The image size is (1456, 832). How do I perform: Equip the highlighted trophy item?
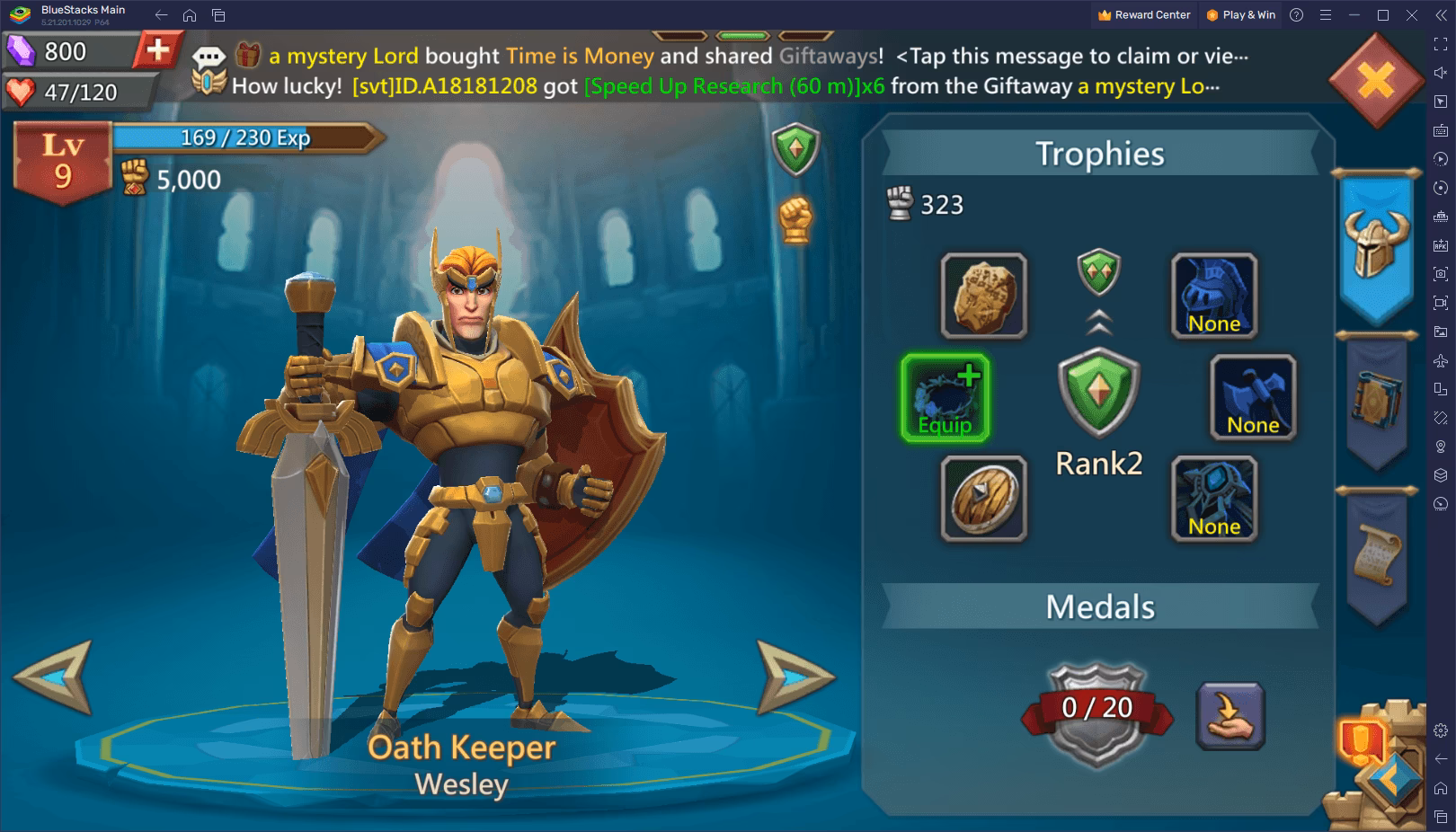(945, 396)
